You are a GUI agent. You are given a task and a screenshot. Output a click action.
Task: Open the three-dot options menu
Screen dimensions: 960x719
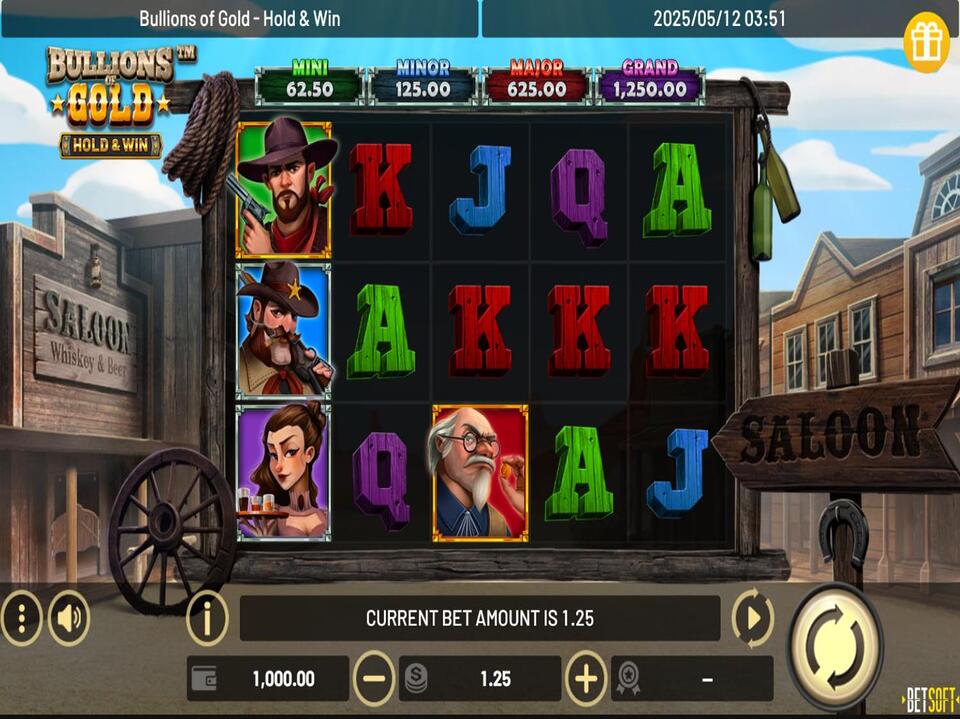tap(21, 618)
